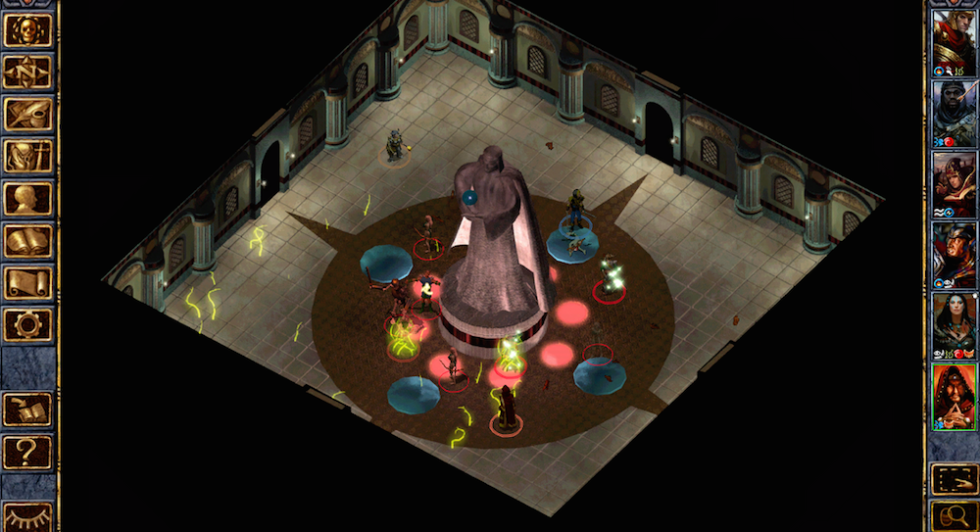Open the area map with the compass button
980x532 pixels.
(28, 72)
